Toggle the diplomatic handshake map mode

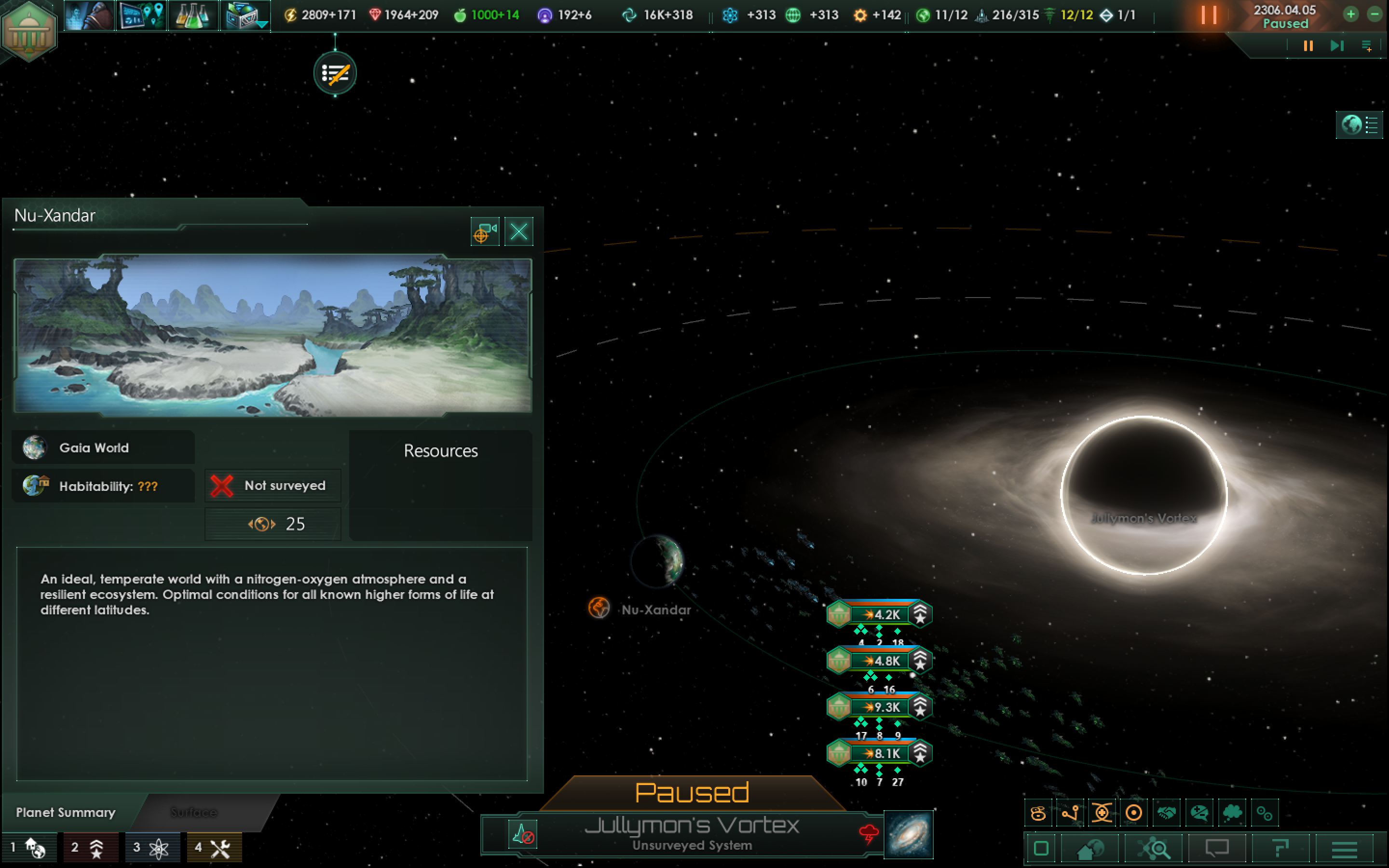1166,813
